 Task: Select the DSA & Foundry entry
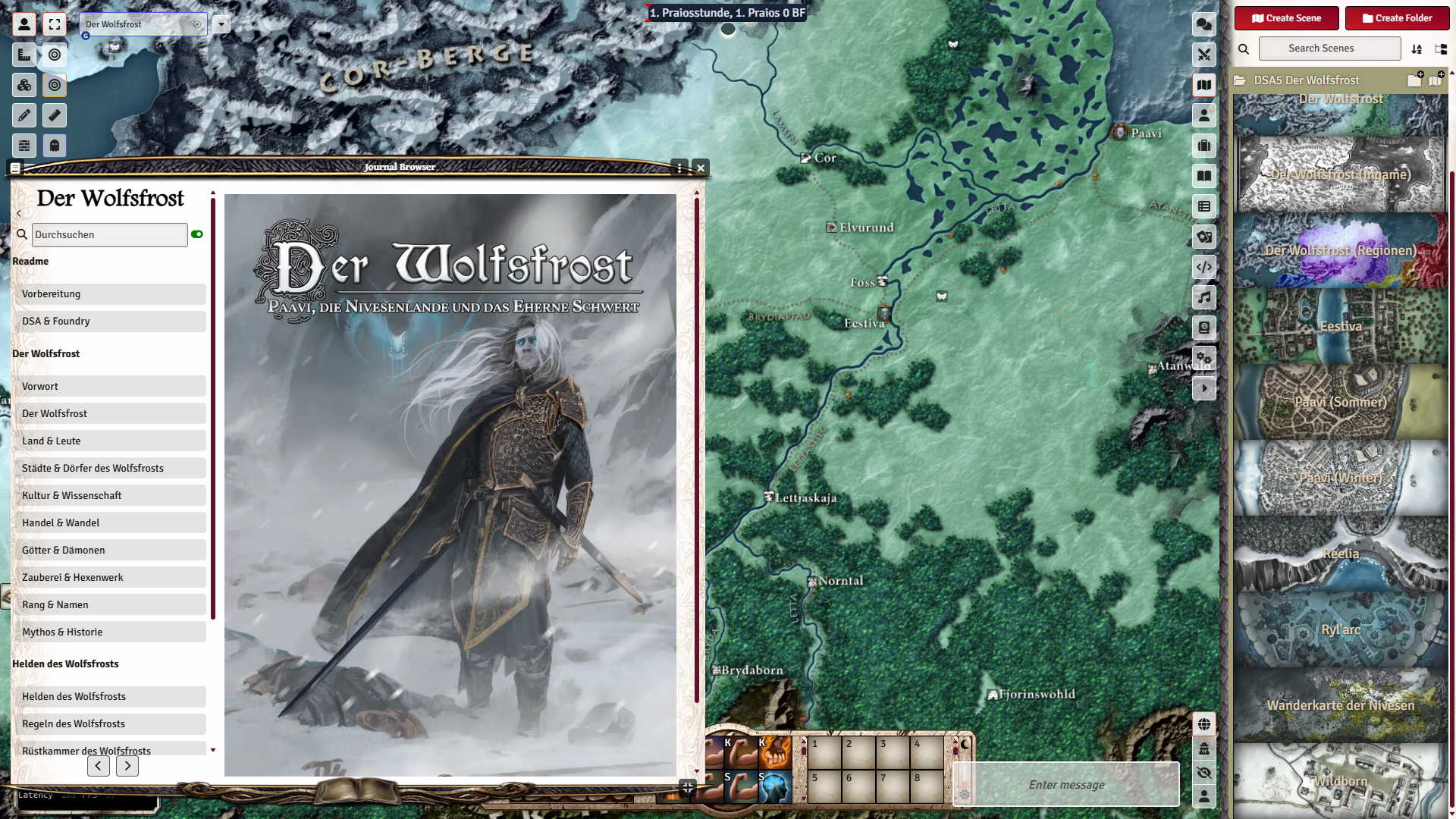tap(110, 322)
